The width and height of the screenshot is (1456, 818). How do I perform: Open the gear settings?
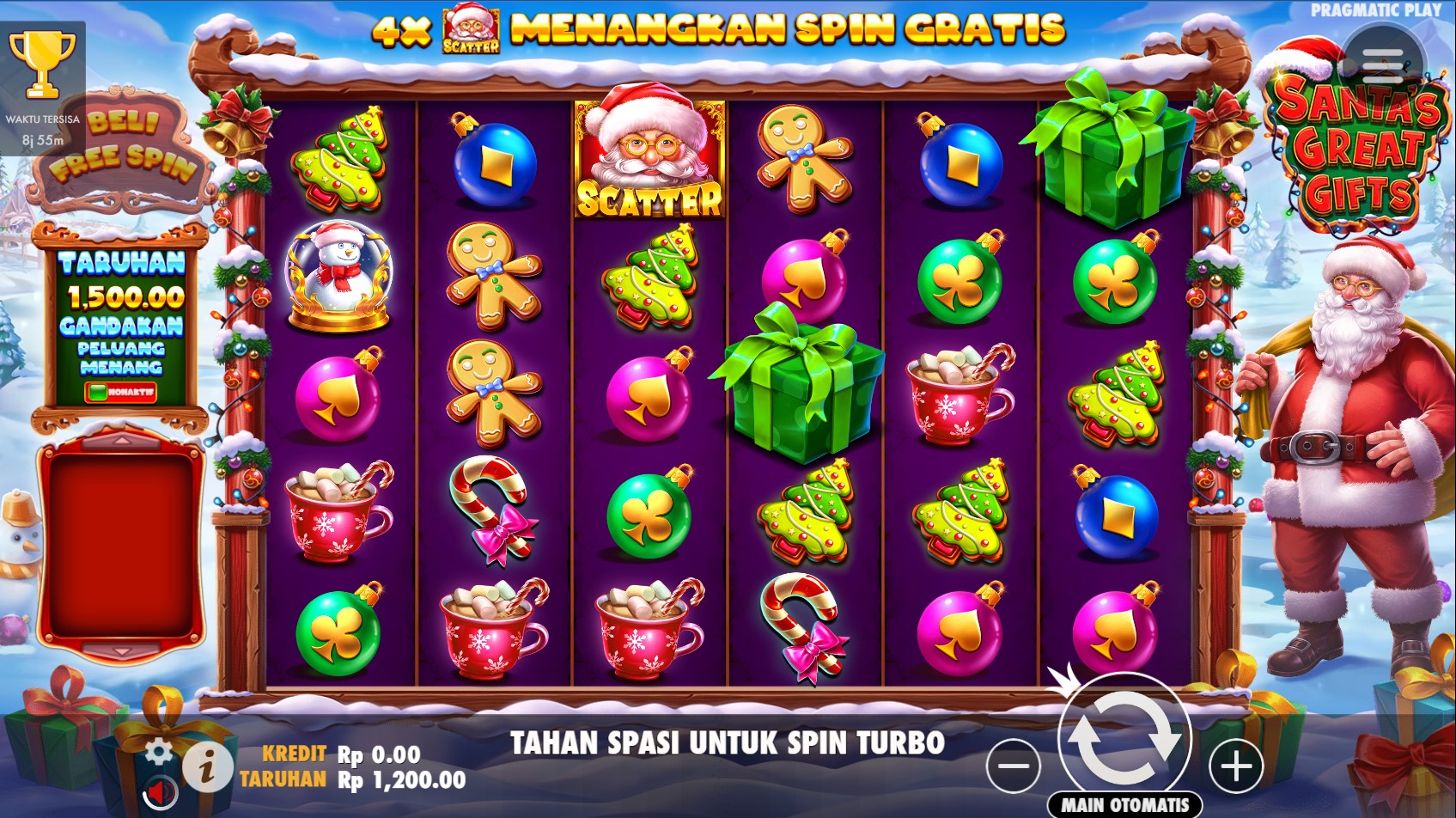[x=158, y=752]
